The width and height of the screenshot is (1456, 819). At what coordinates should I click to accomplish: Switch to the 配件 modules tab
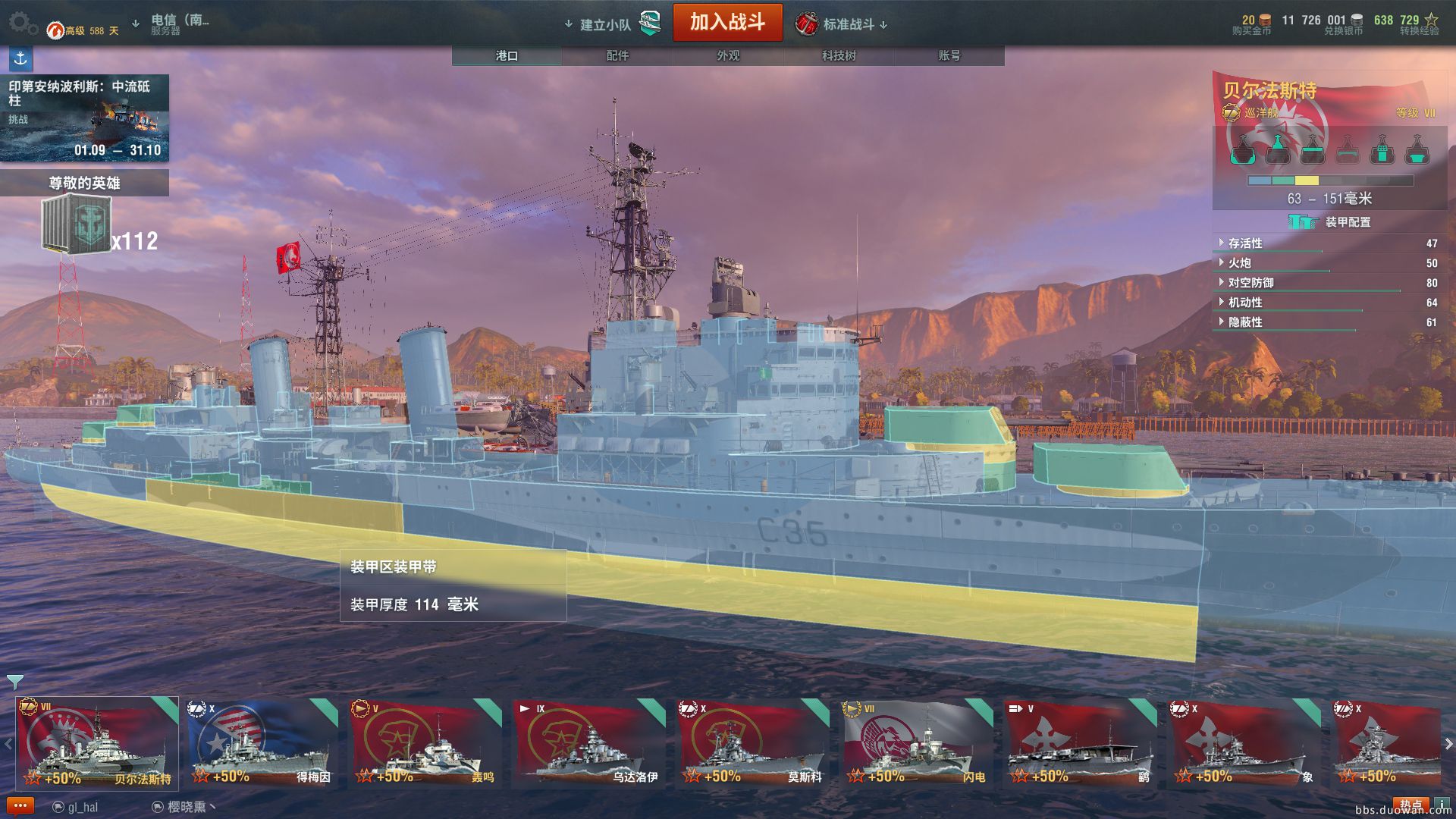pyautogui.click(x=617, y=55)
